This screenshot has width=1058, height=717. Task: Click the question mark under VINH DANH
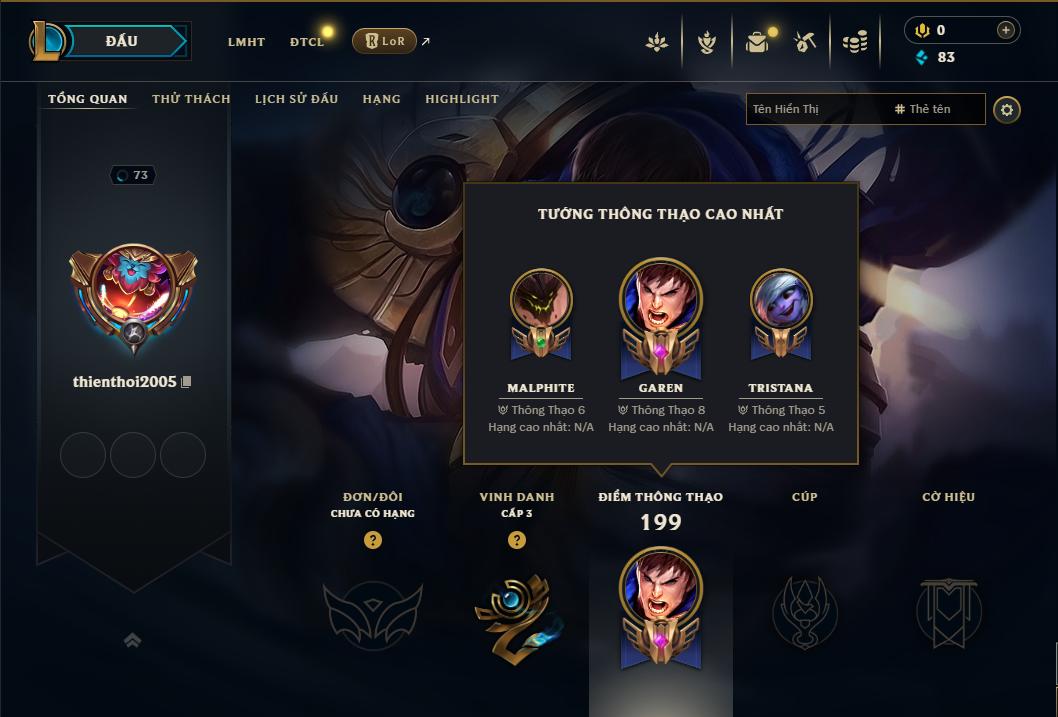[x=517, y=540]
